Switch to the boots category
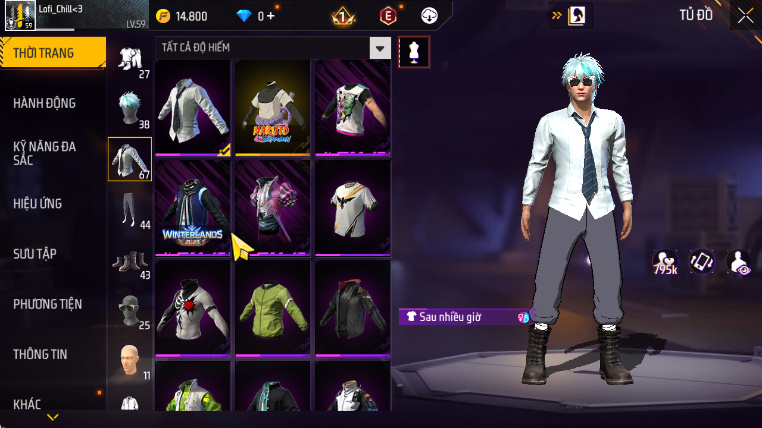The image size is (762, 428). (x=130, y=261)
